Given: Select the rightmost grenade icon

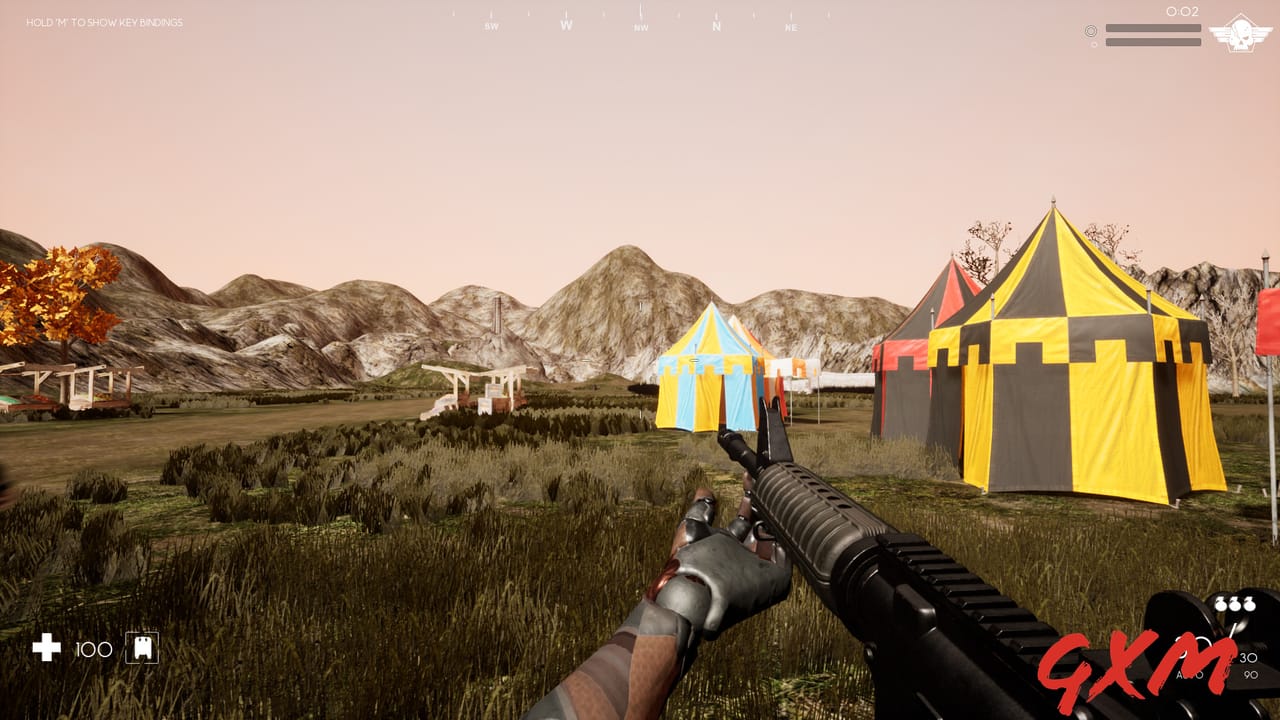Looking at the screenshot, I should coord(1250,604).
